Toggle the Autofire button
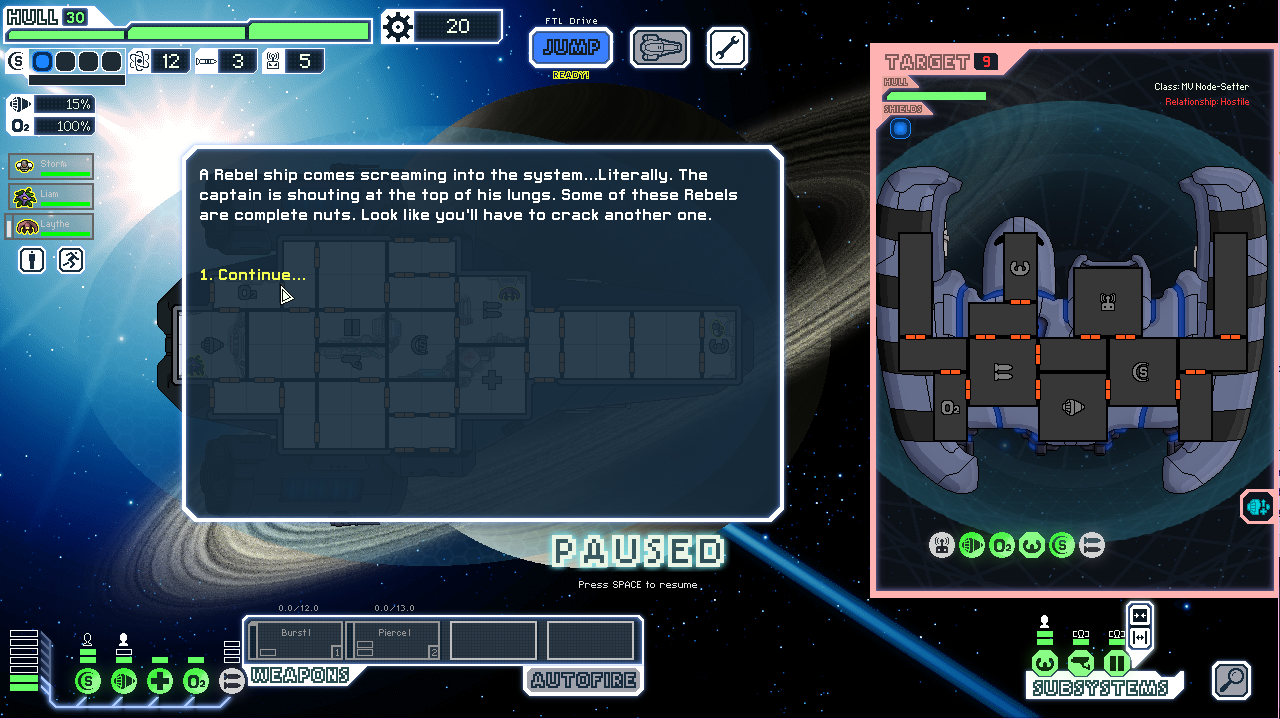The height and width of the screenshot is (719, 1280). 583,681
